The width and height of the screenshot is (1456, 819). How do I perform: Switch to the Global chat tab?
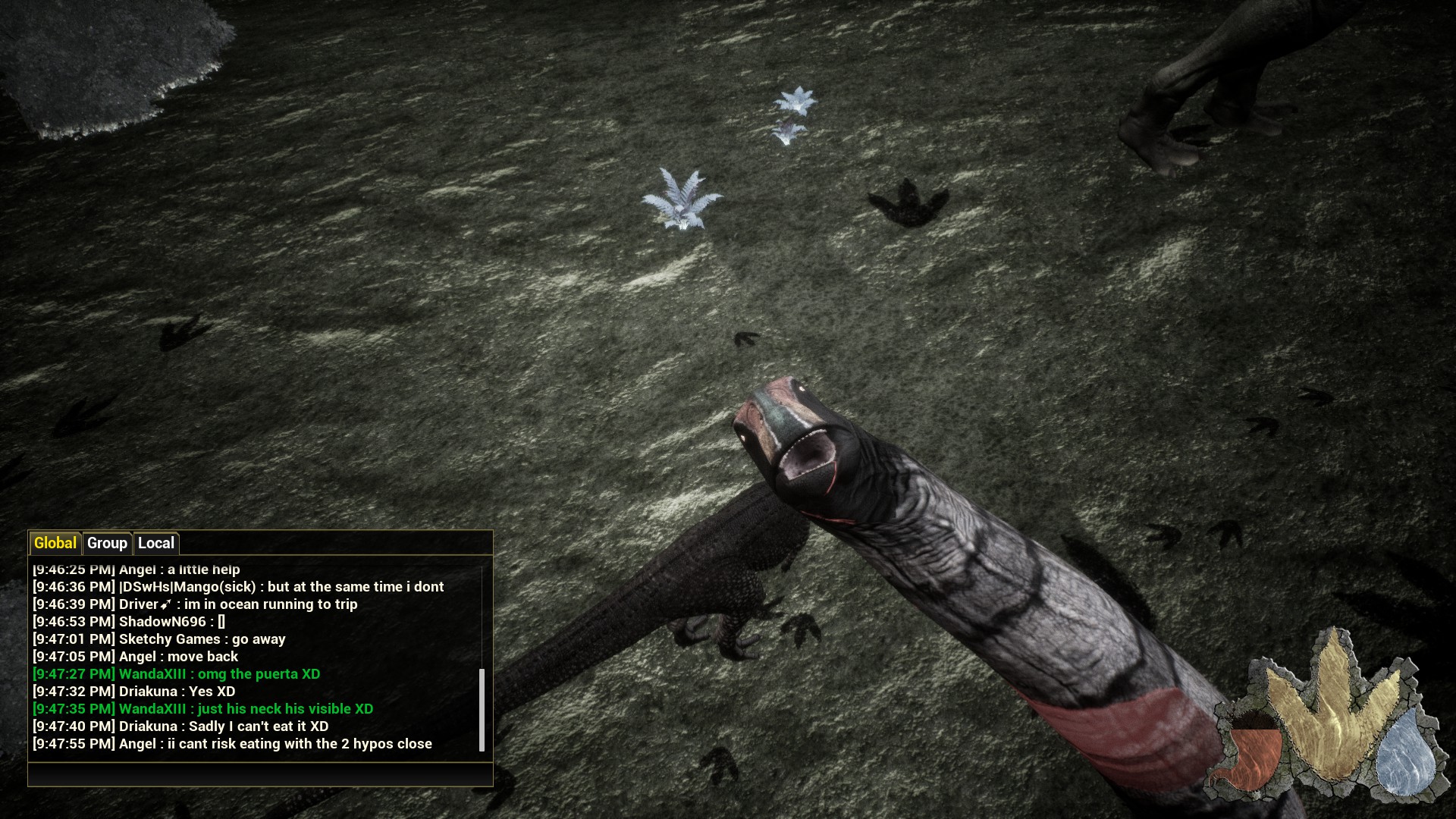tap(55, 543)
